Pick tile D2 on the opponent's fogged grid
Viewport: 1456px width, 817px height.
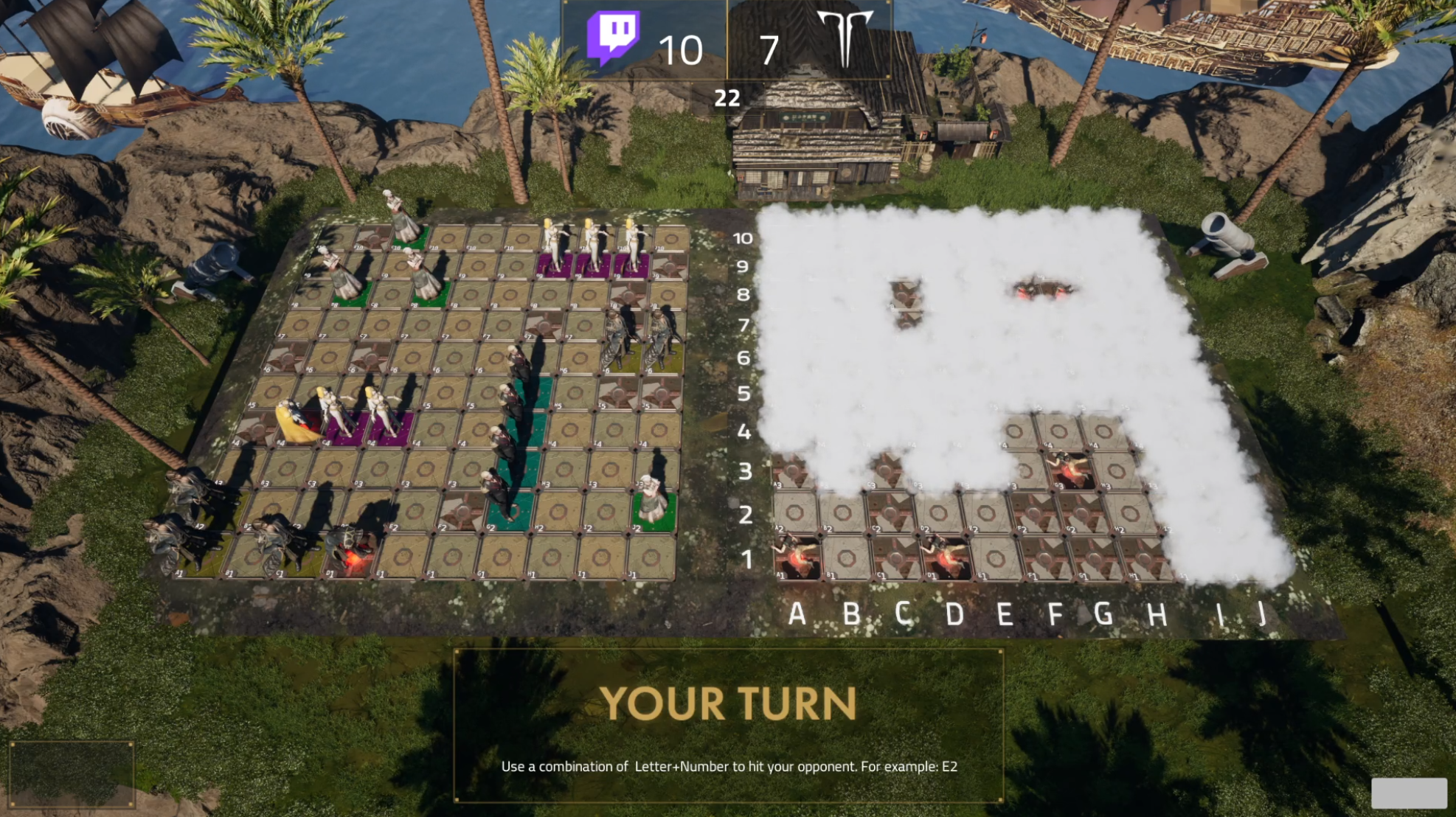(x=938, y=511)
